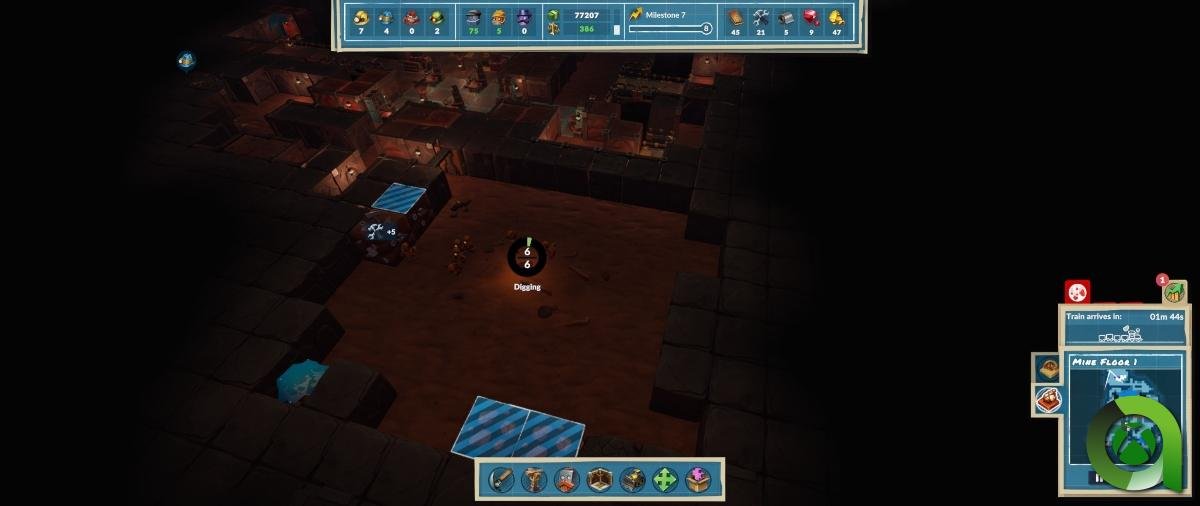Open the green chart notification icon
Screen dimensions: 1200x506
point(1174,291)
